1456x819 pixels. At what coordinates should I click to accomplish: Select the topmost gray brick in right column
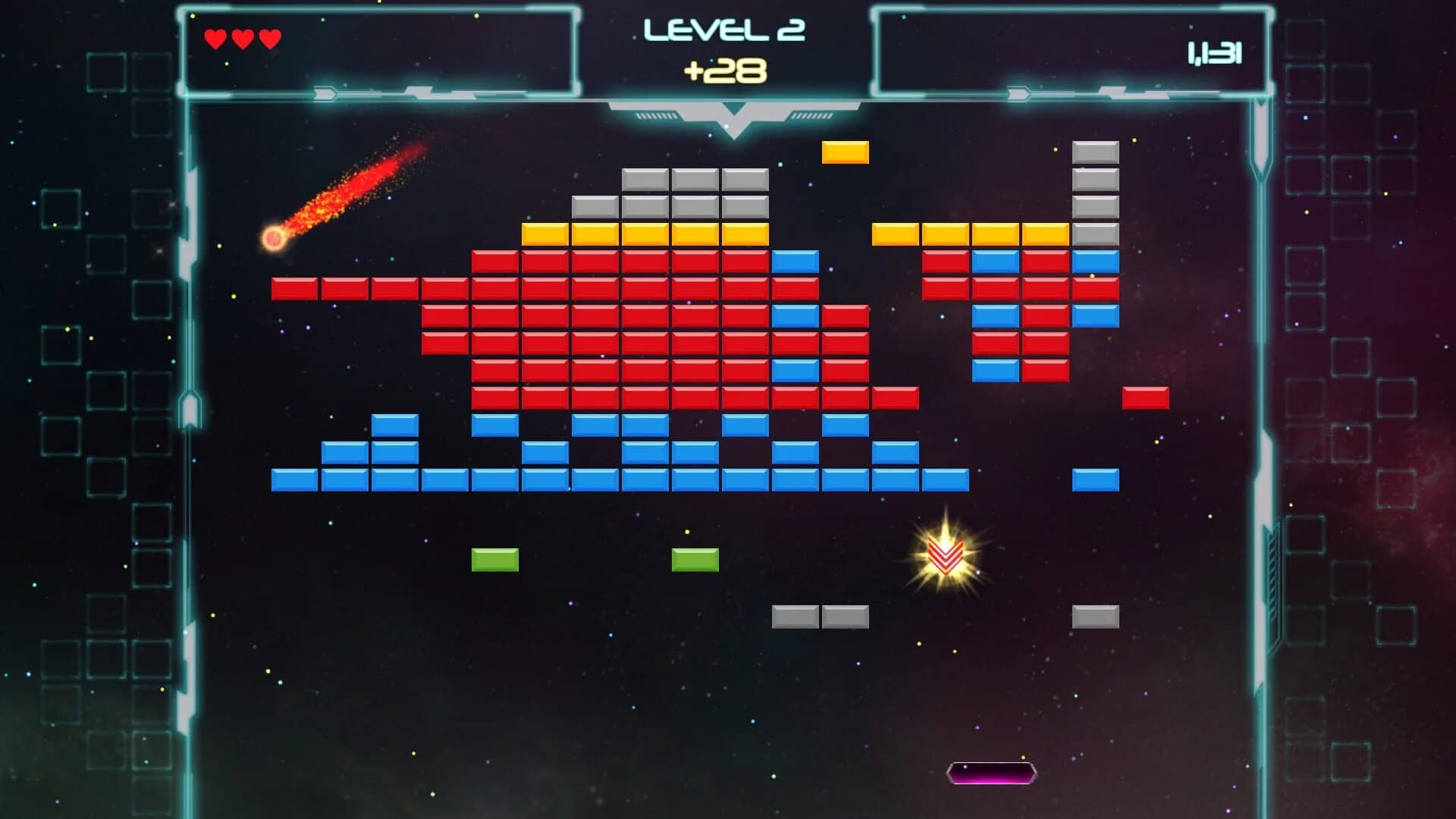[x=1094, y=152]
